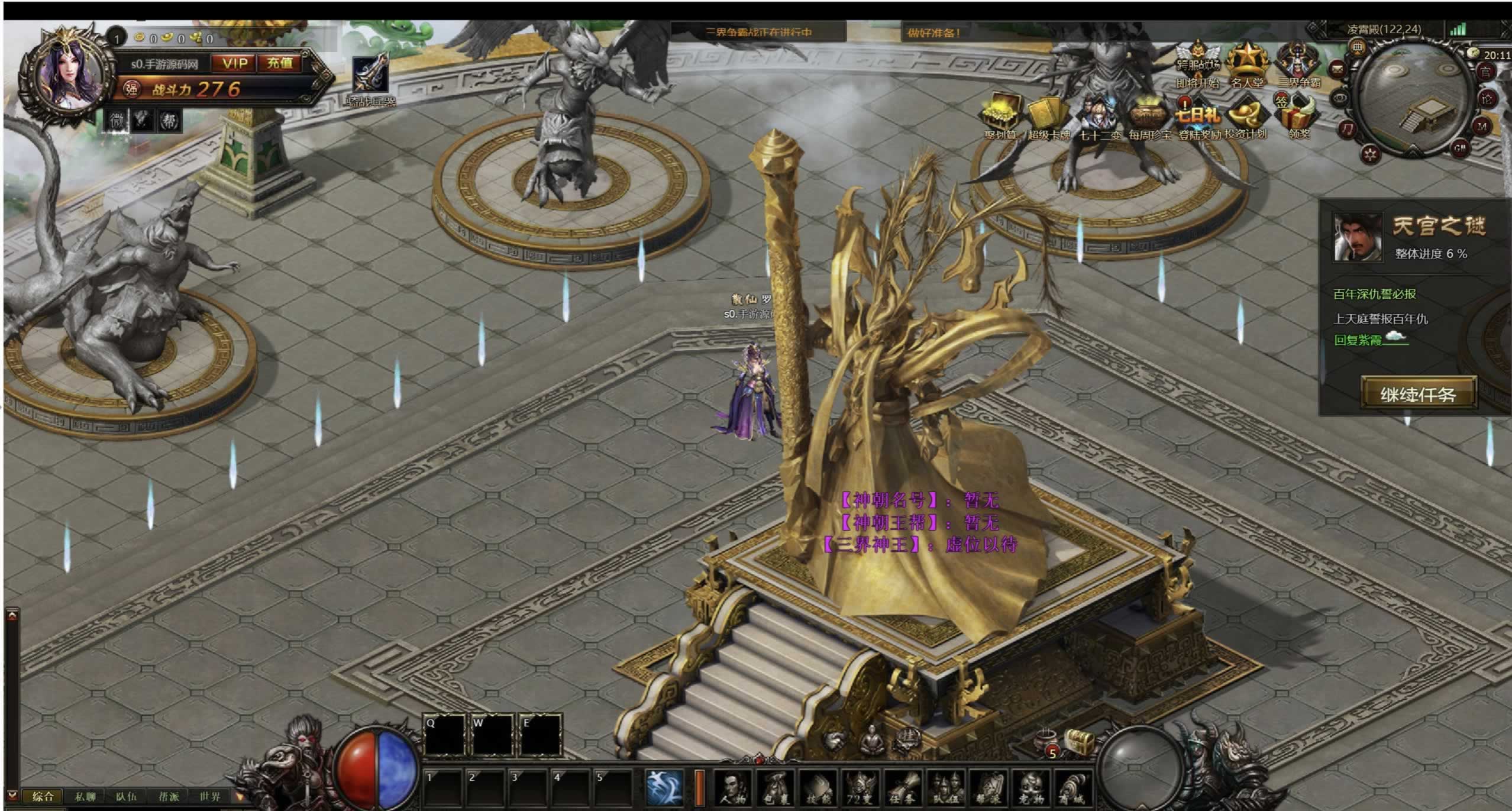
Task: Open the 名人堂 hall of fame
Action: click(1247, 64)
